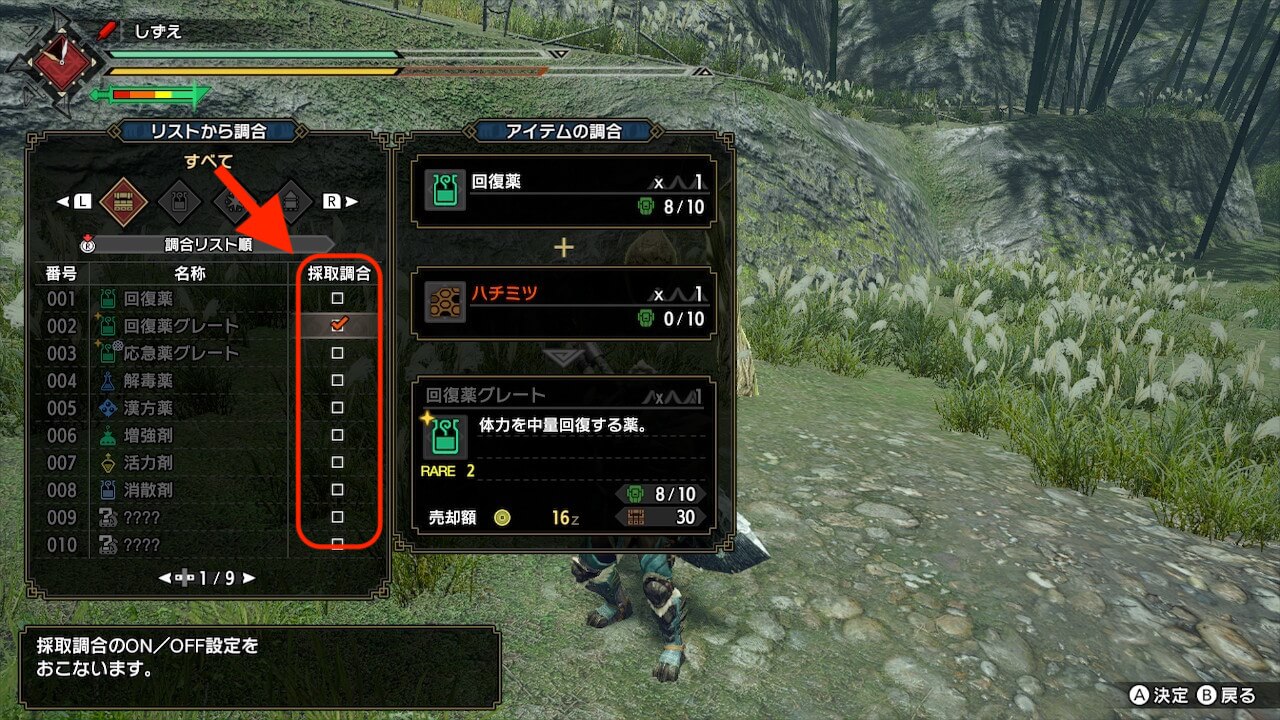Select the 消散剤 recipe row
1280x720 pixels.
pyautogui.click(x=148, y=490)
